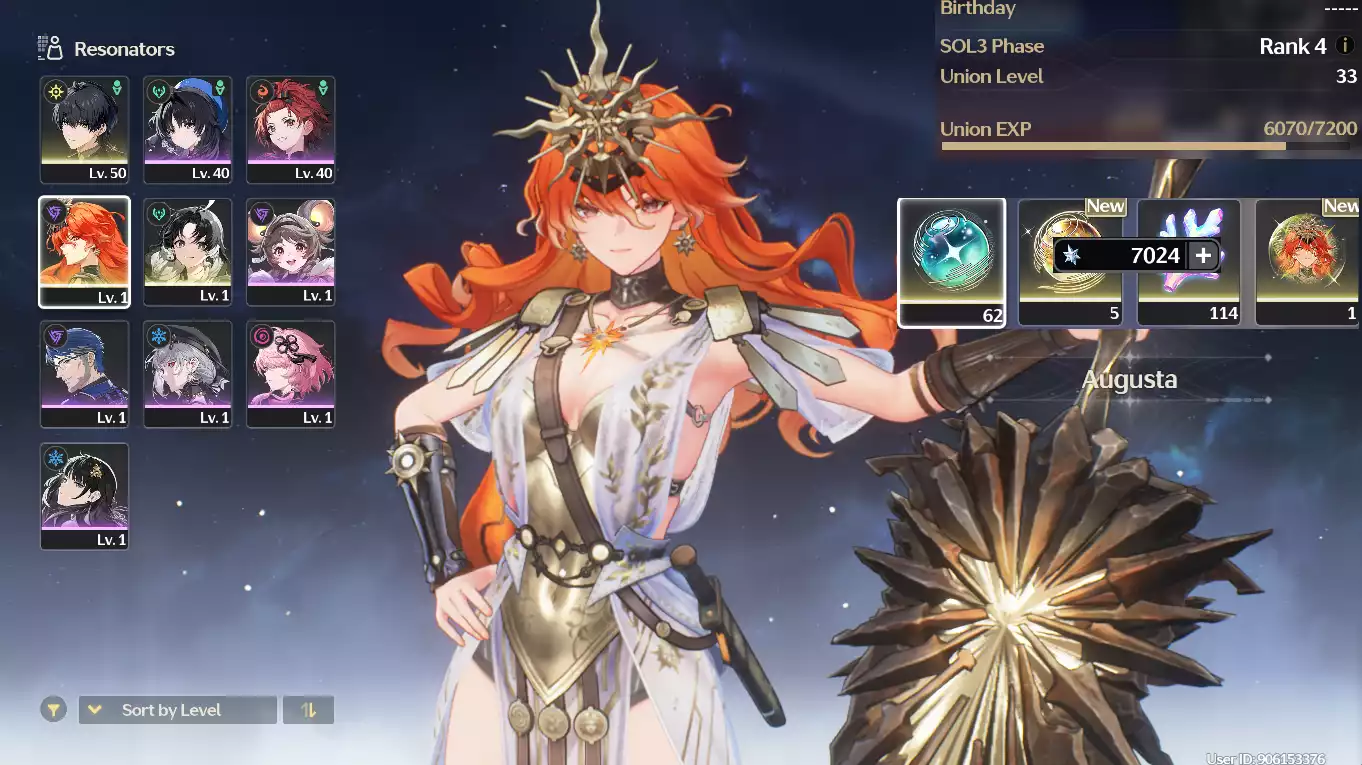The height and width of the screenshot is (765, 1362).
Task: Open the Sort by Level dropdown
Action: tap(177, 710)
